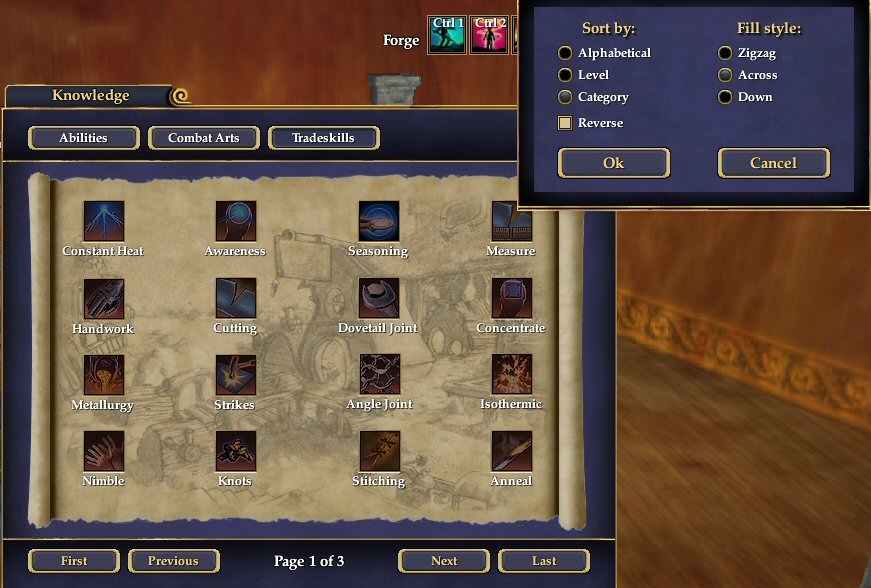871x588 pixels.
Task: Choose the Anneal skill icon
Action: 511,452
